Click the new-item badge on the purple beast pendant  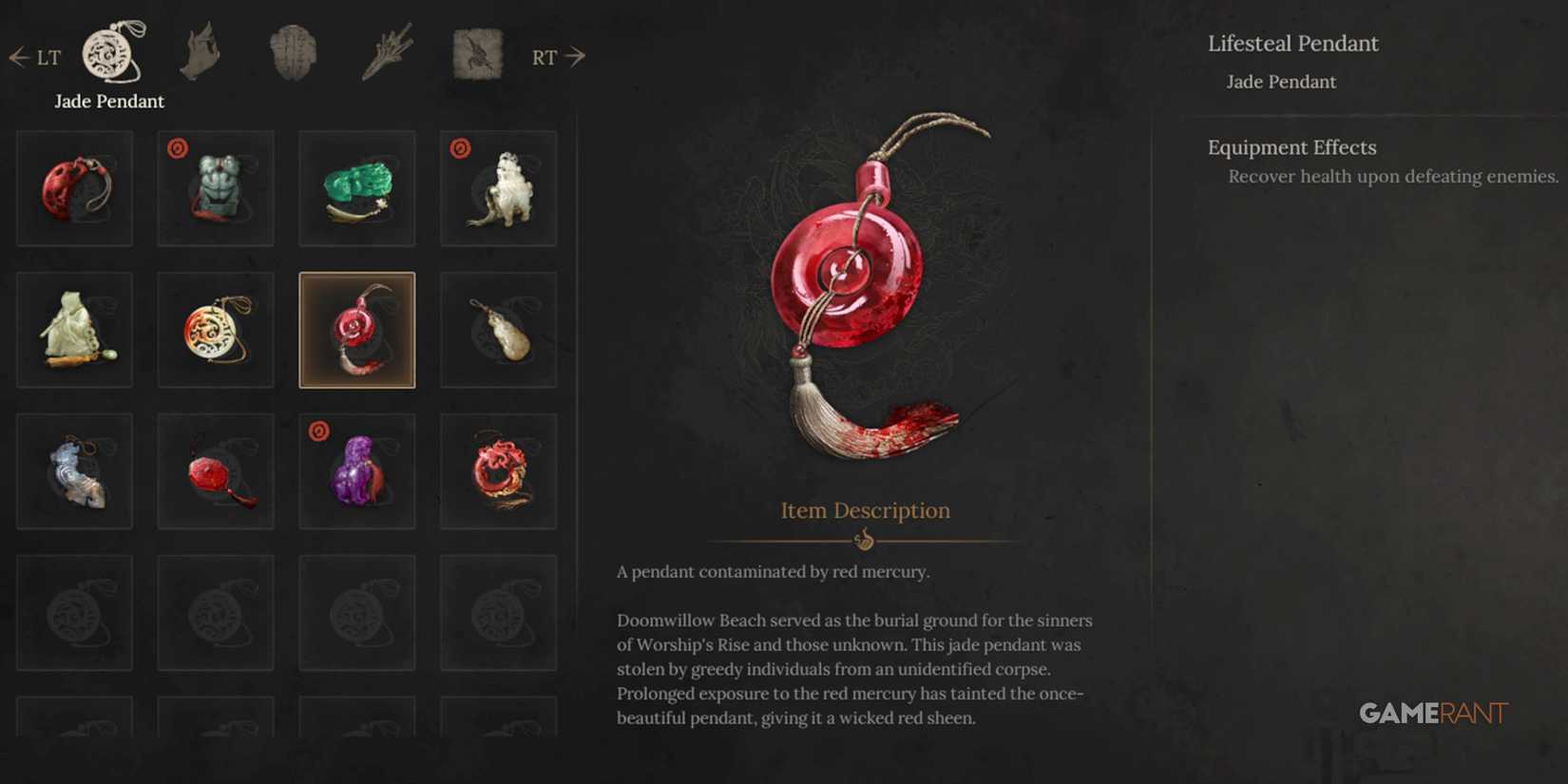click(317, 430)
